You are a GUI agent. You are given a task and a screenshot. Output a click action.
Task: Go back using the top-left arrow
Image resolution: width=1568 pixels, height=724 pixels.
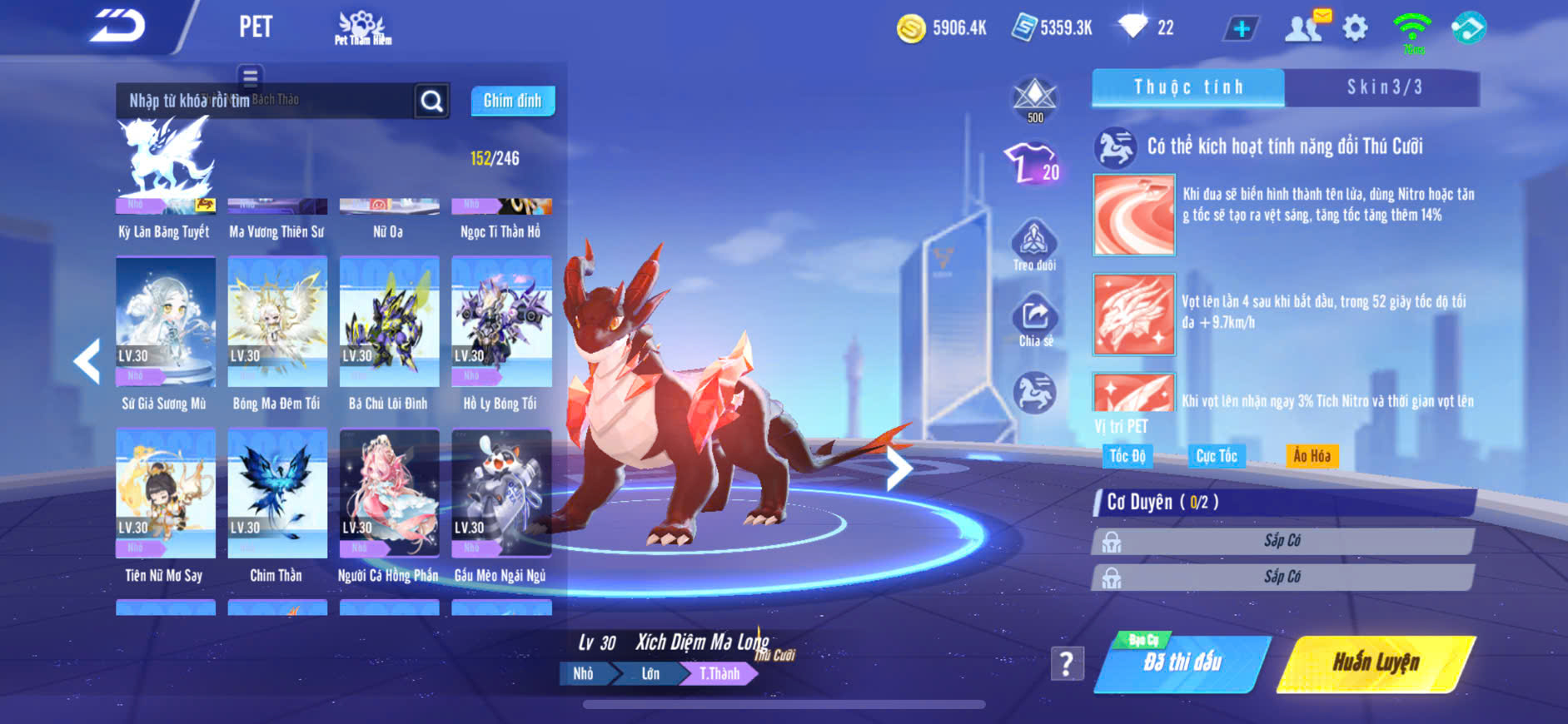pos(118,26)
